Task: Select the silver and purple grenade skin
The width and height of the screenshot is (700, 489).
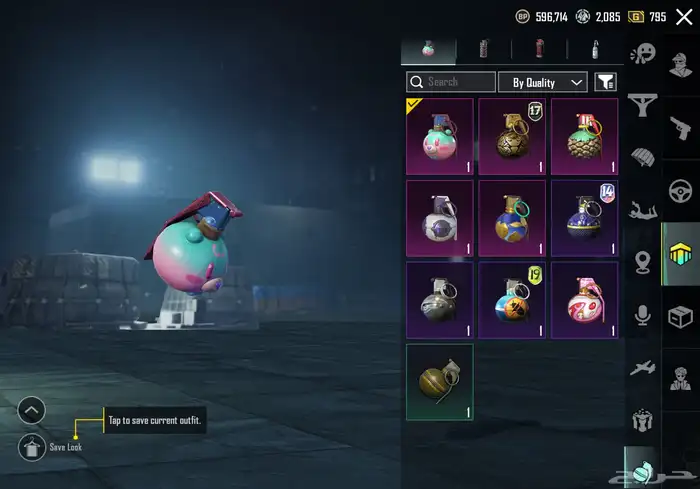Action: [x=440, y=218]
